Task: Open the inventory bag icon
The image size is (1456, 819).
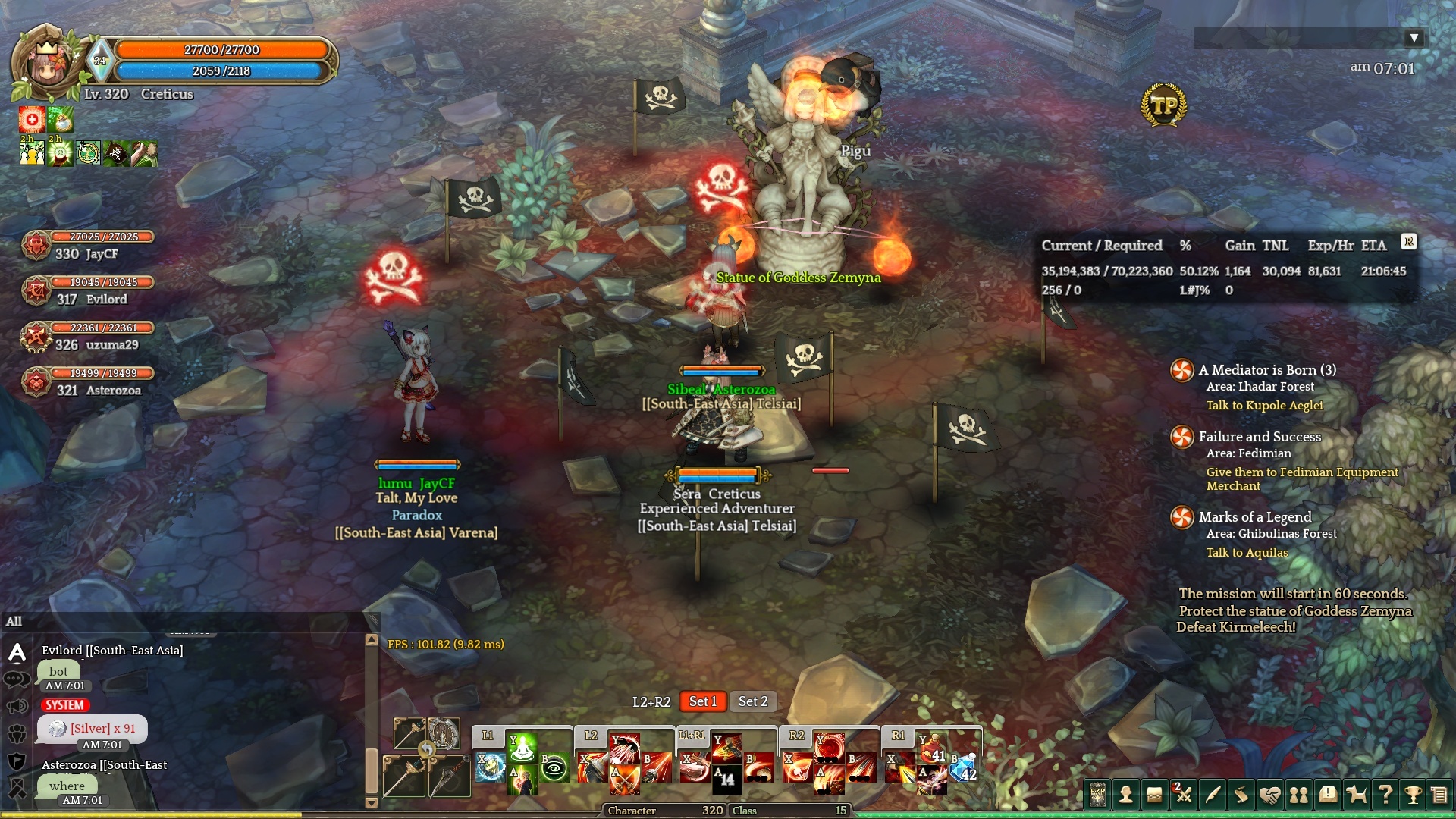Action: (x=1154, y=795)
